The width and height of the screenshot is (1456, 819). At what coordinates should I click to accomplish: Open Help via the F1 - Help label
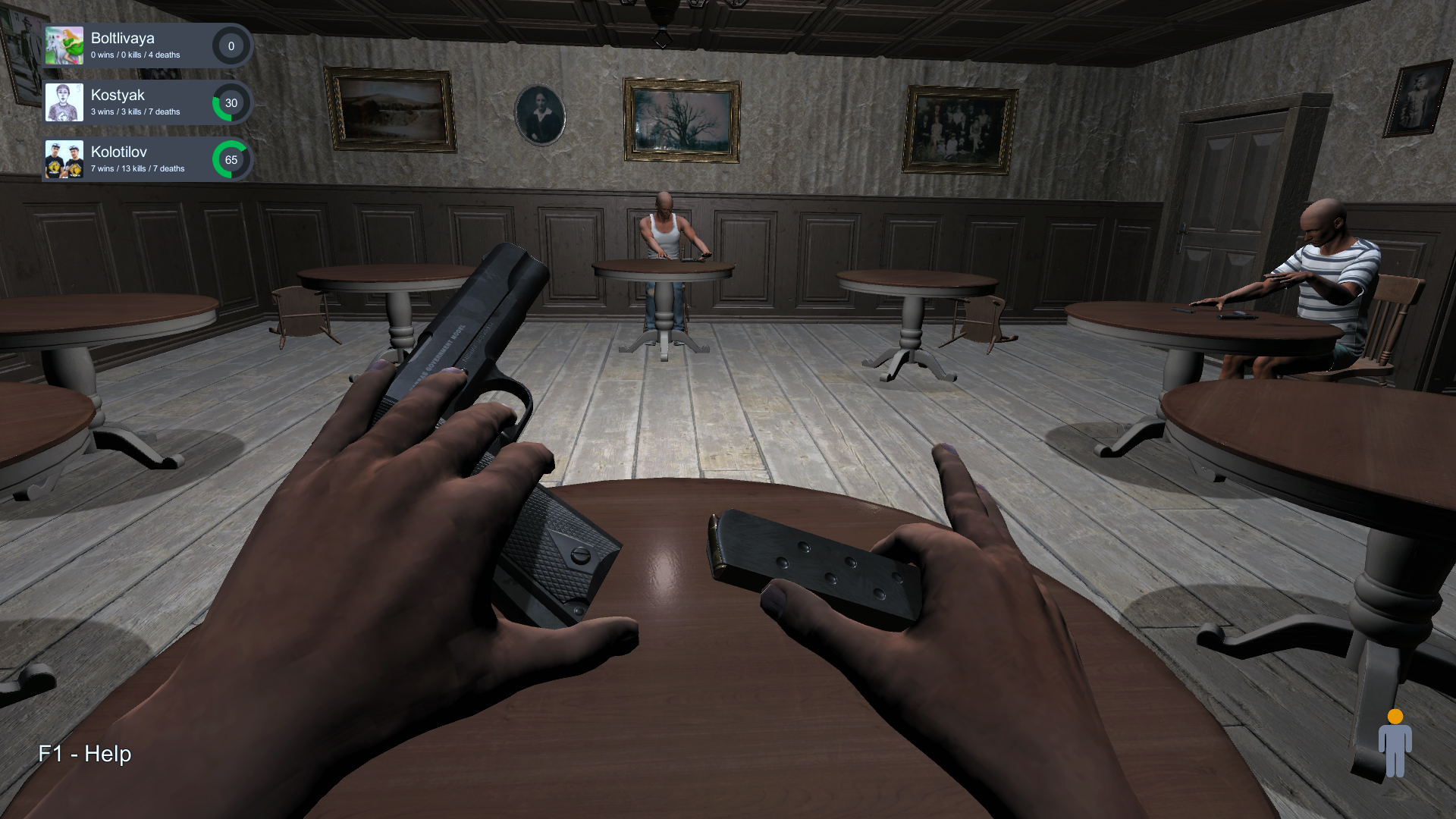tap(83, 755)
